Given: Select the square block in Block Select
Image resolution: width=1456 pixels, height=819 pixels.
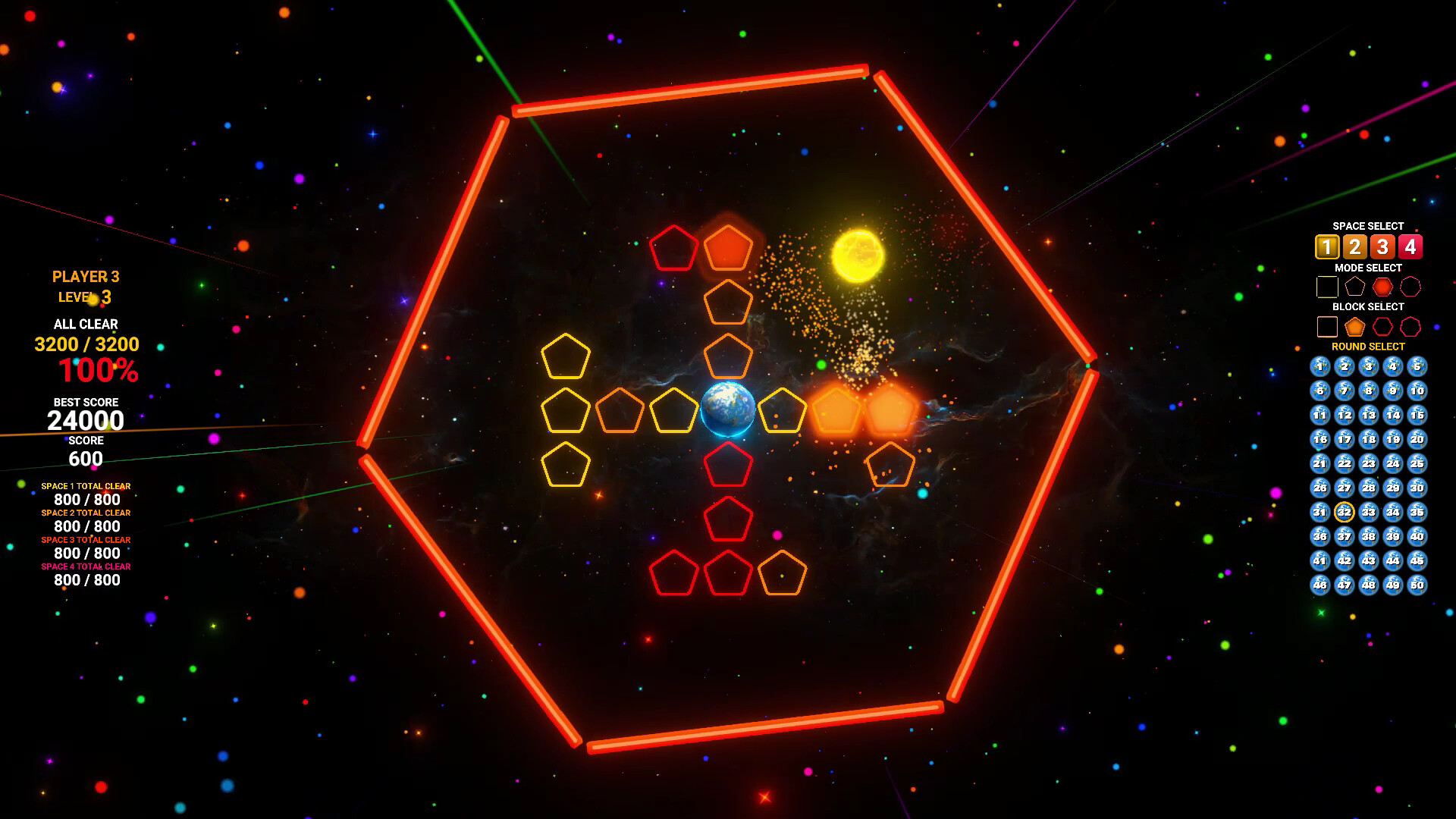Looking at the screenshot, I should [x=1327, y=326].
